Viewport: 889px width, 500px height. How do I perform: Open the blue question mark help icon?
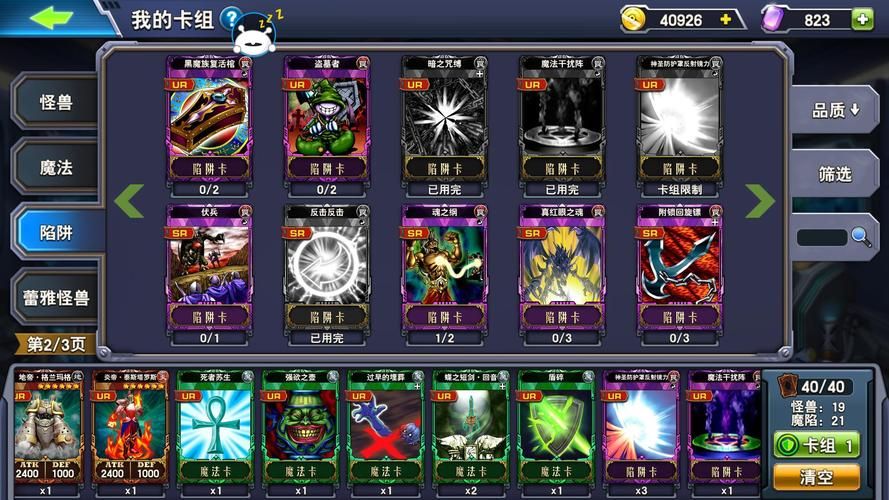tap(231, 18)
